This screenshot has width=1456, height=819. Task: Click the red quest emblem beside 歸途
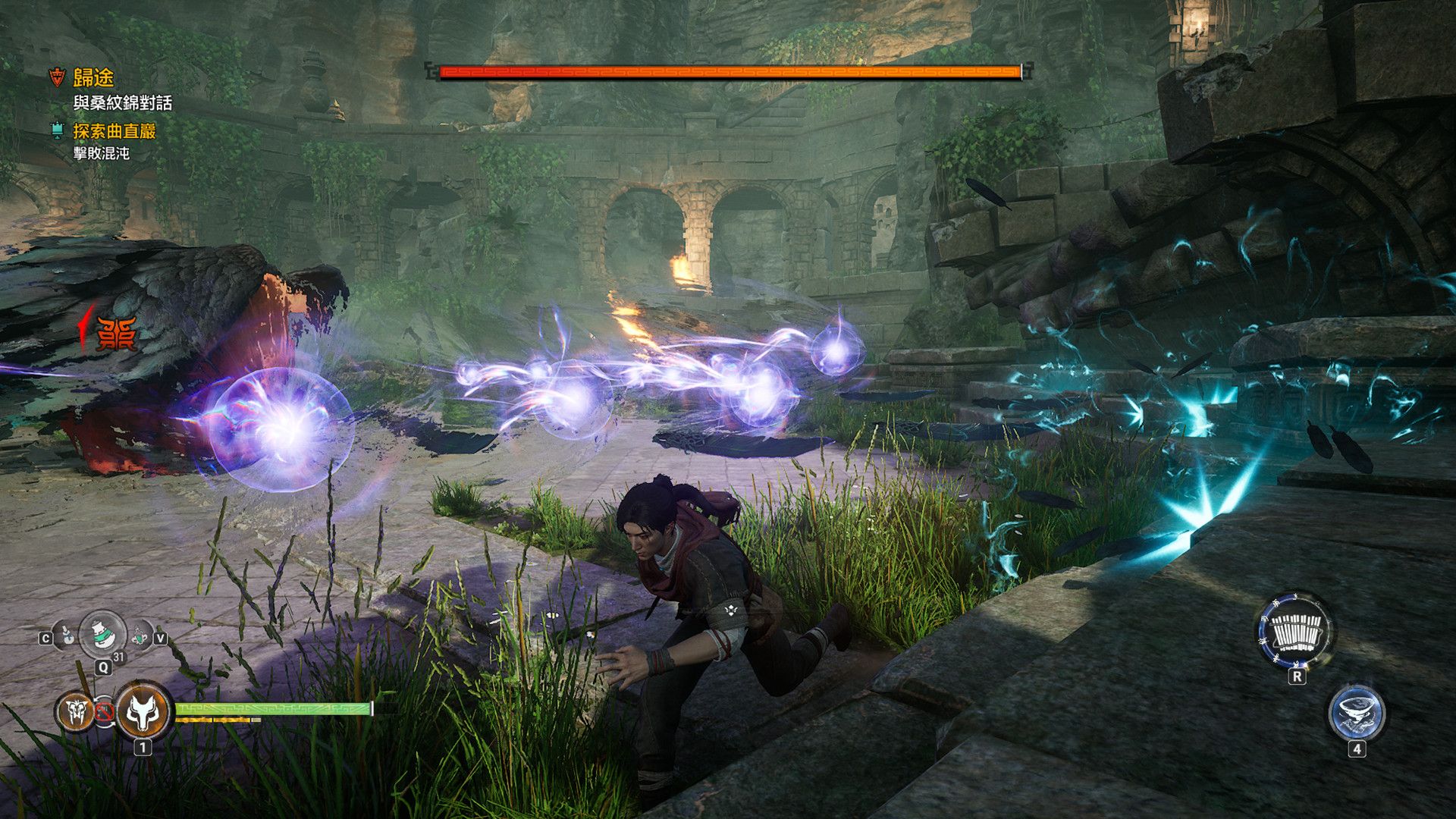pyautogui.click(x=57, y=76)
